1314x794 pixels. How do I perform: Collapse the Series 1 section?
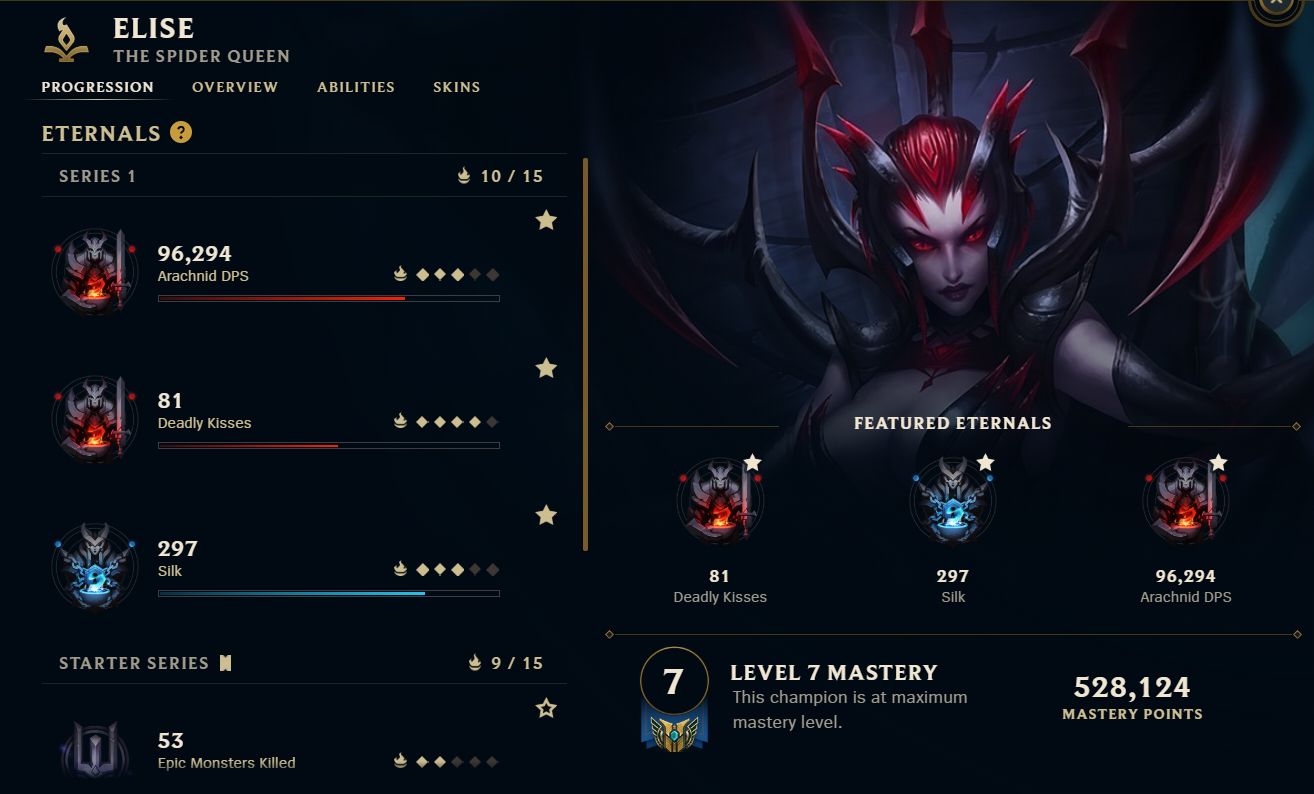[x=96, y=175]
